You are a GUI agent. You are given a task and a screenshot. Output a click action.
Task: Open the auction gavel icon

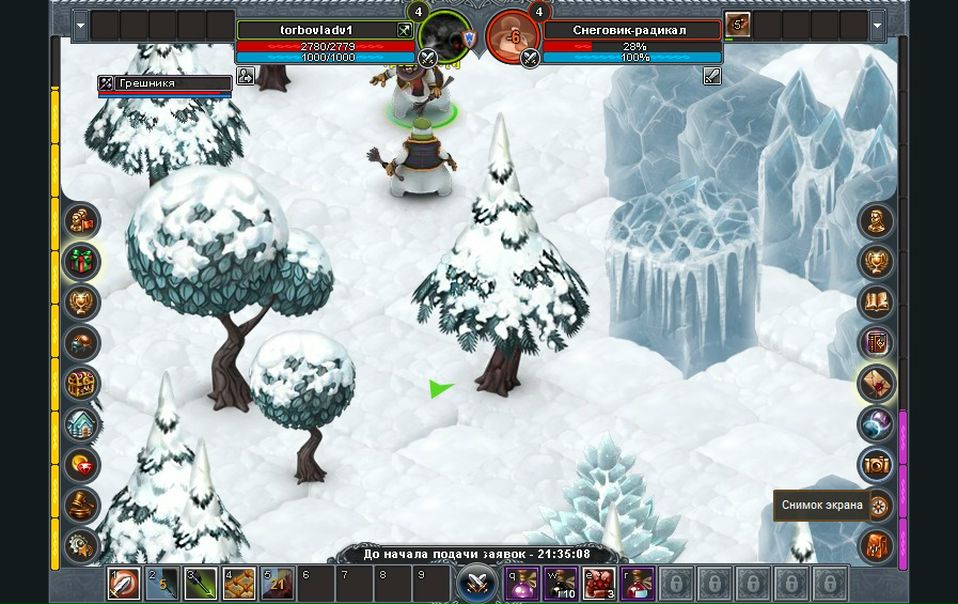click(x=82, y=505)
